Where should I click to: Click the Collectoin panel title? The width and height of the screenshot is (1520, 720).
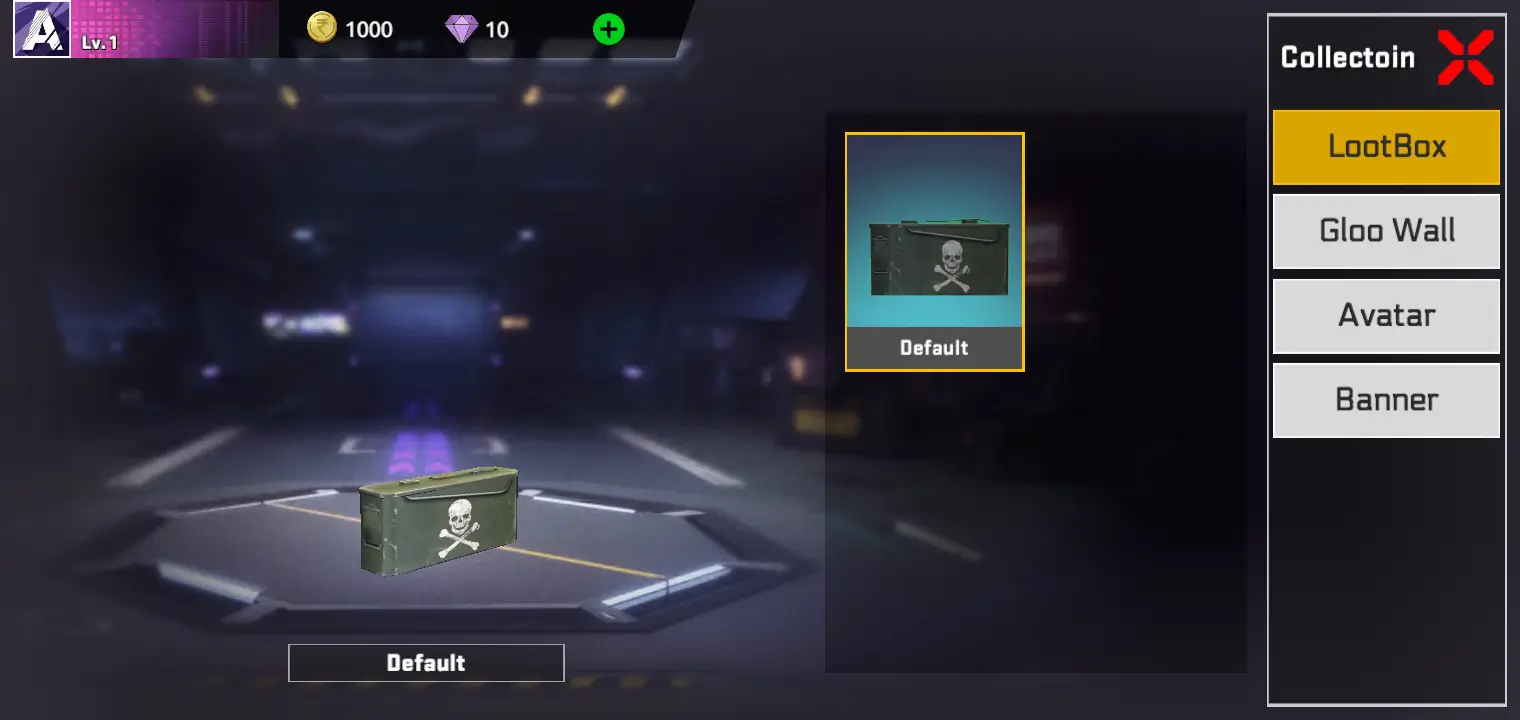(1349, 57)
